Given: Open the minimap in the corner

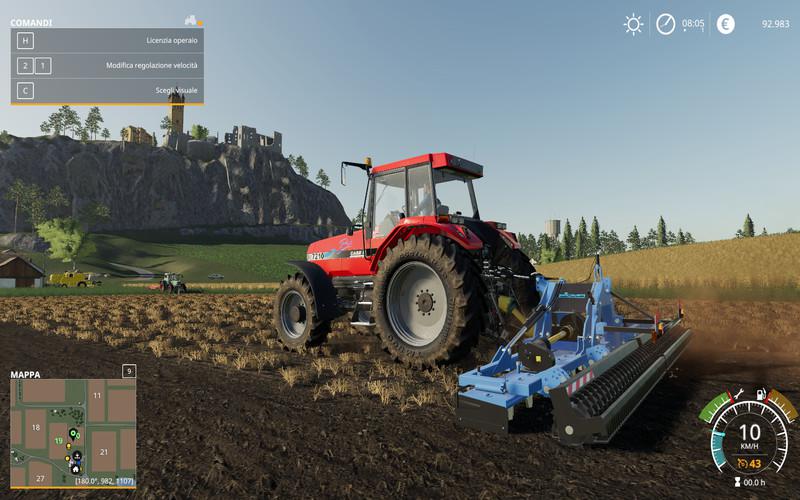Looking at the screenshot, I should pos(72,432).
